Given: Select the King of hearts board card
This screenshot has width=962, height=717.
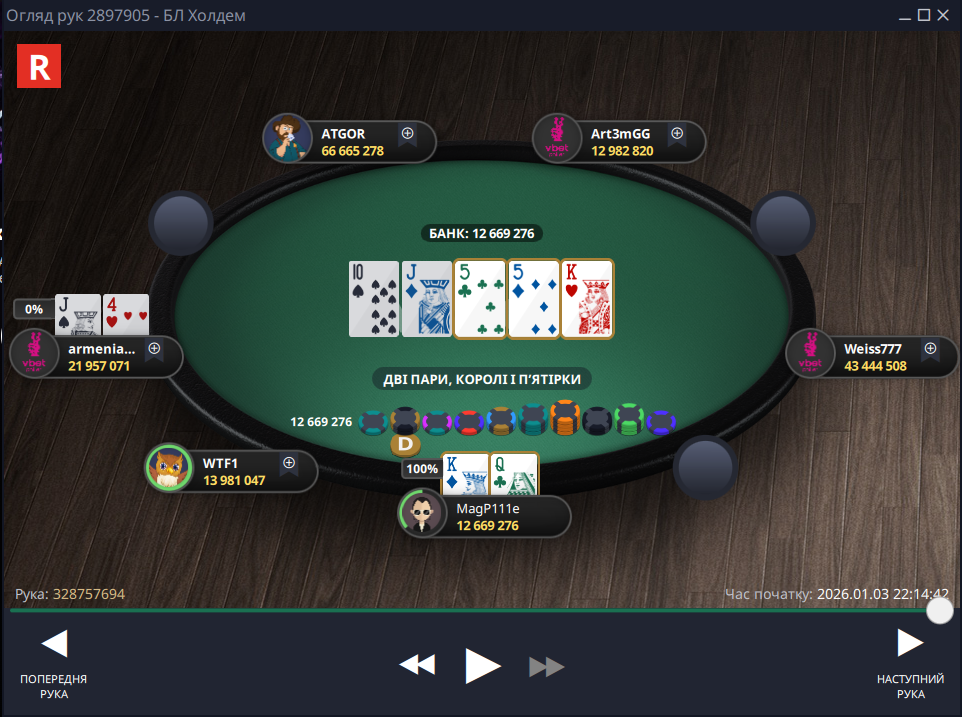Looking at the screenshot, I should coord(587,298).
